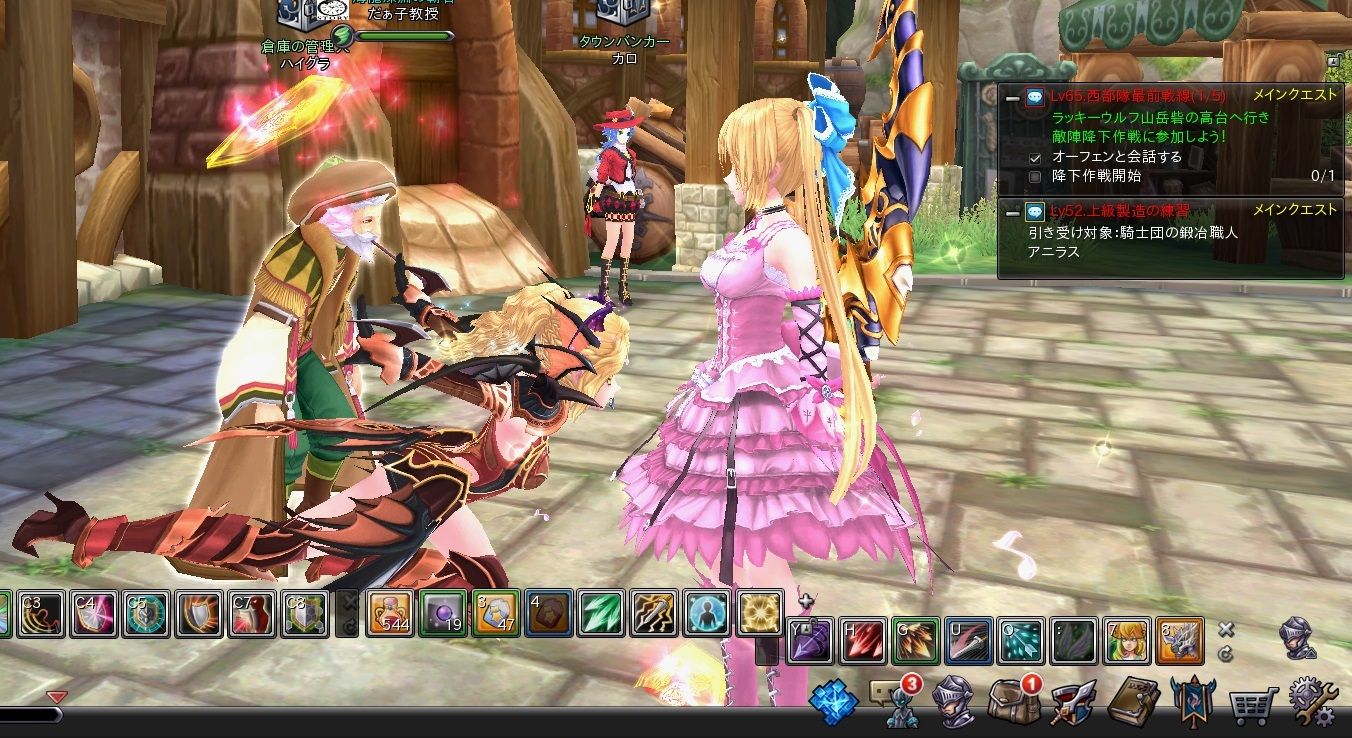Open the brown satchel inventory bag
This screenshot has height=738, width=1352.
[1010, 702]
